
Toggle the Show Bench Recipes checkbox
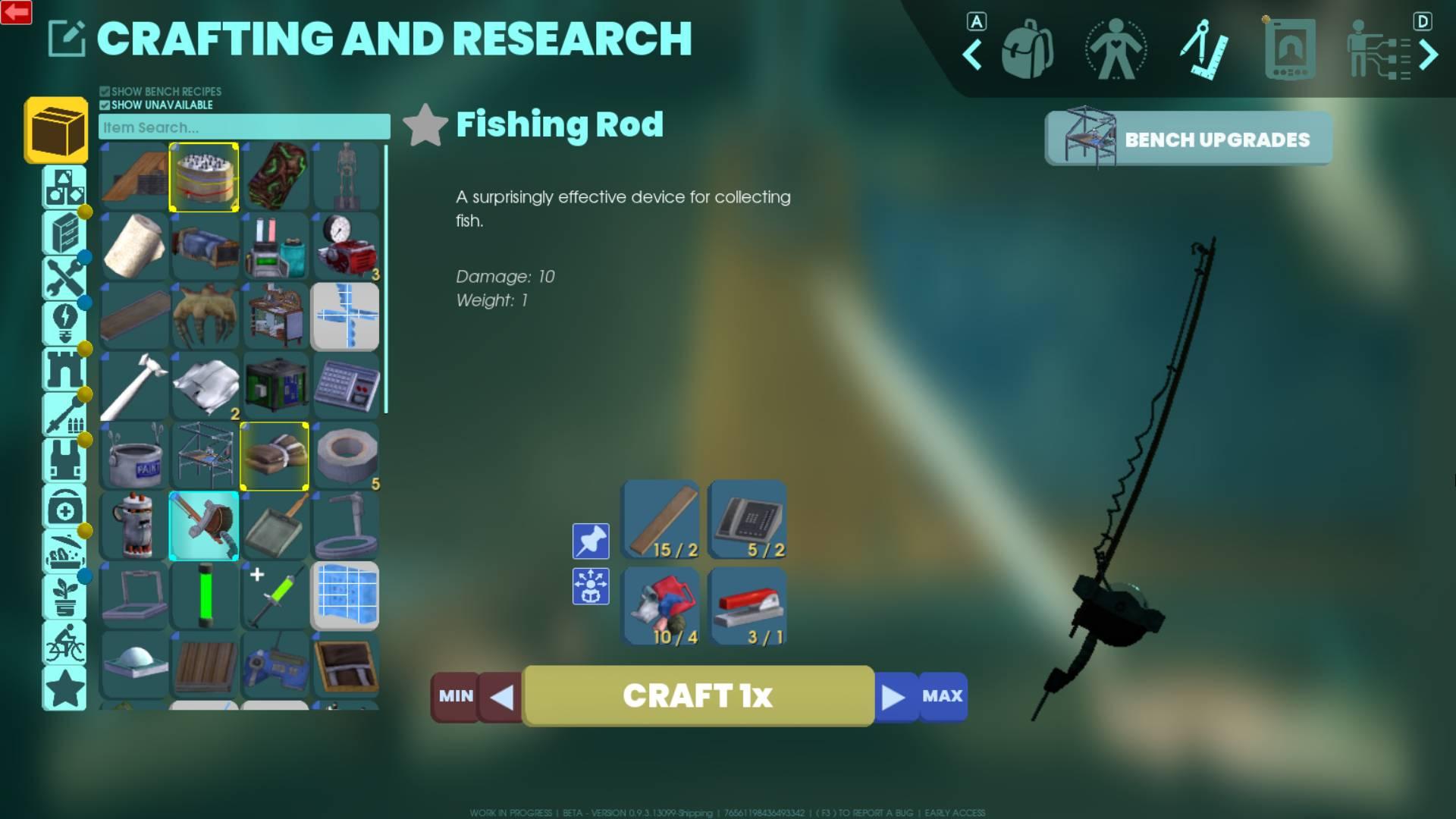[105, 92]
